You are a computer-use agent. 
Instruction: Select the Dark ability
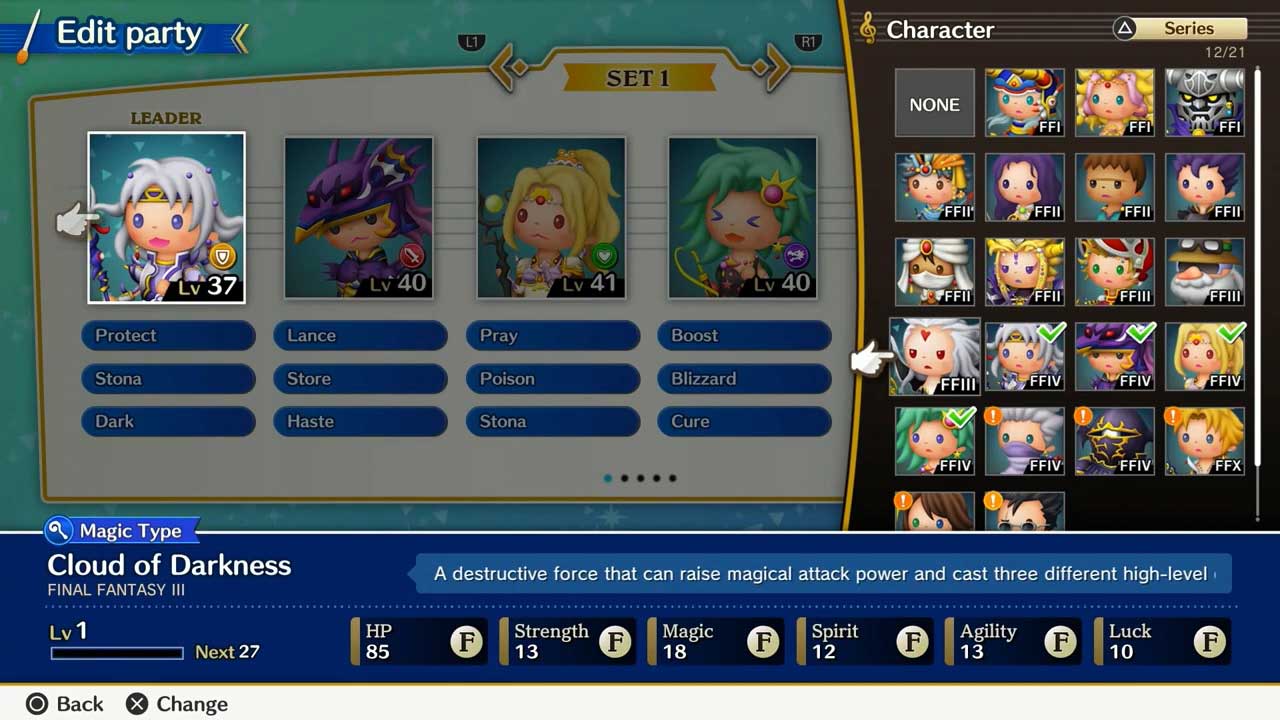pyautogui.click(x=168, y=421)
